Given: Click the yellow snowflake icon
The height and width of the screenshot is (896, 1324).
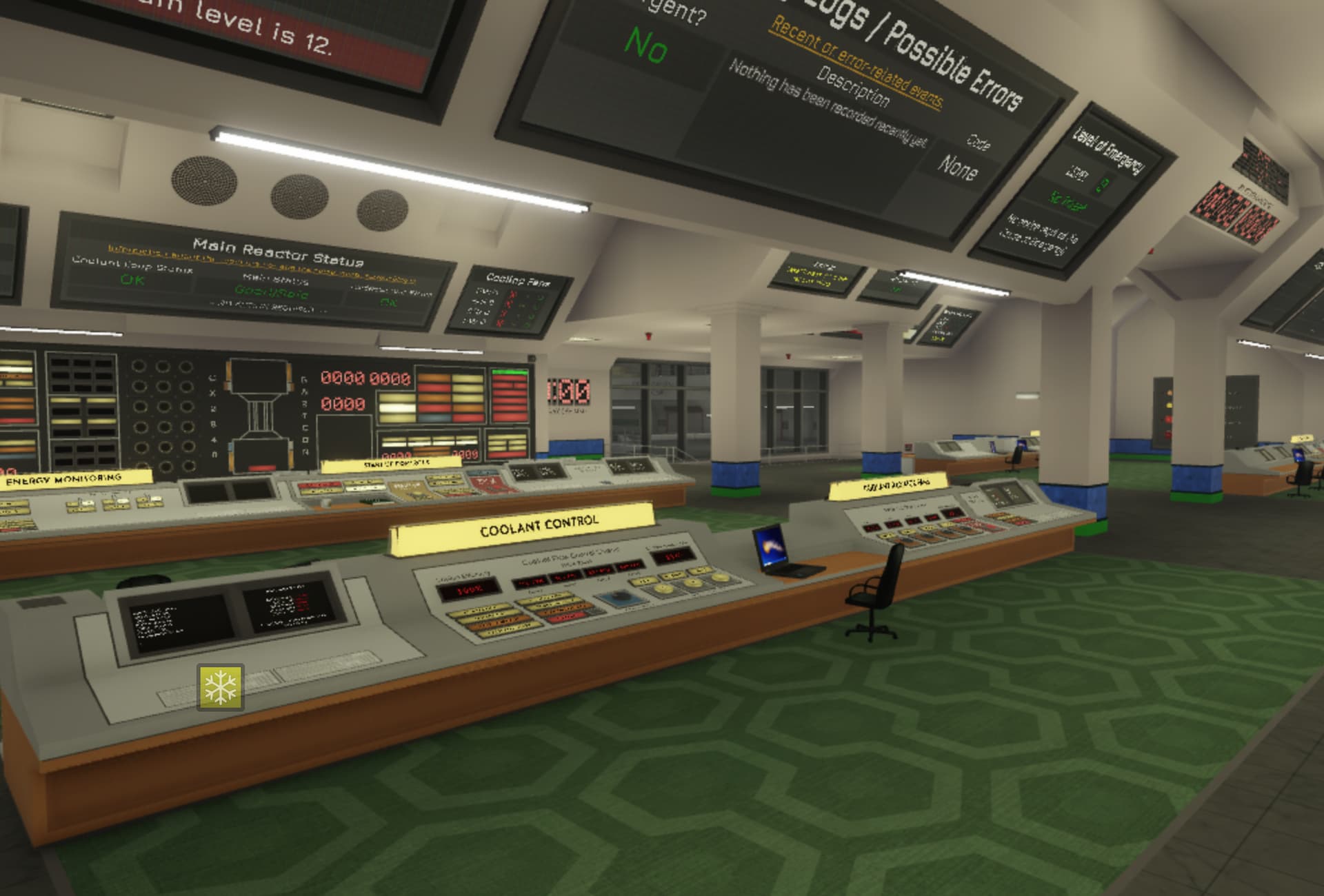Looking at the screenshot, I should [x=221, y=687].
